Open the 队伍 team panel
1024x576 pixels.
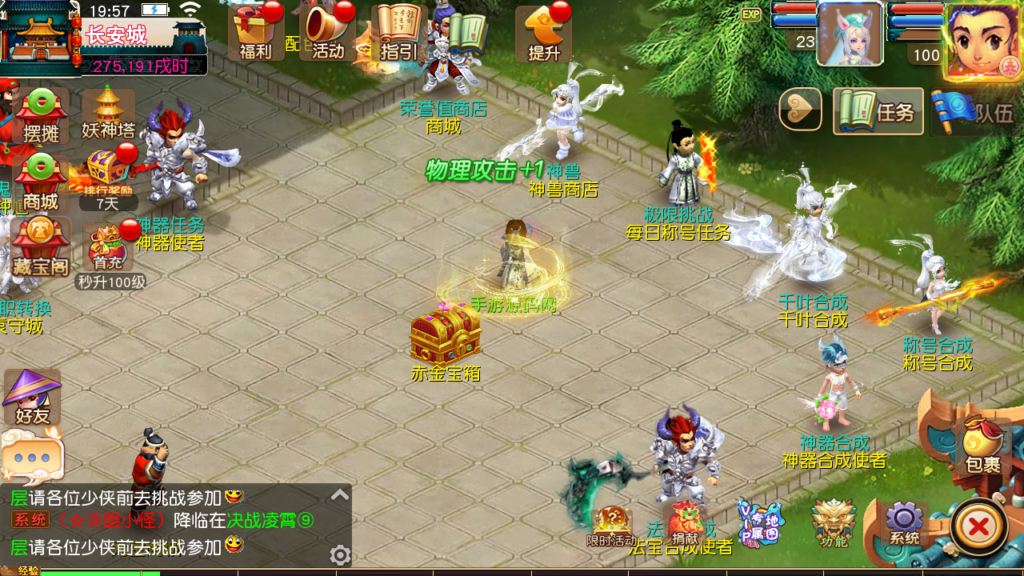pos(976,111)
